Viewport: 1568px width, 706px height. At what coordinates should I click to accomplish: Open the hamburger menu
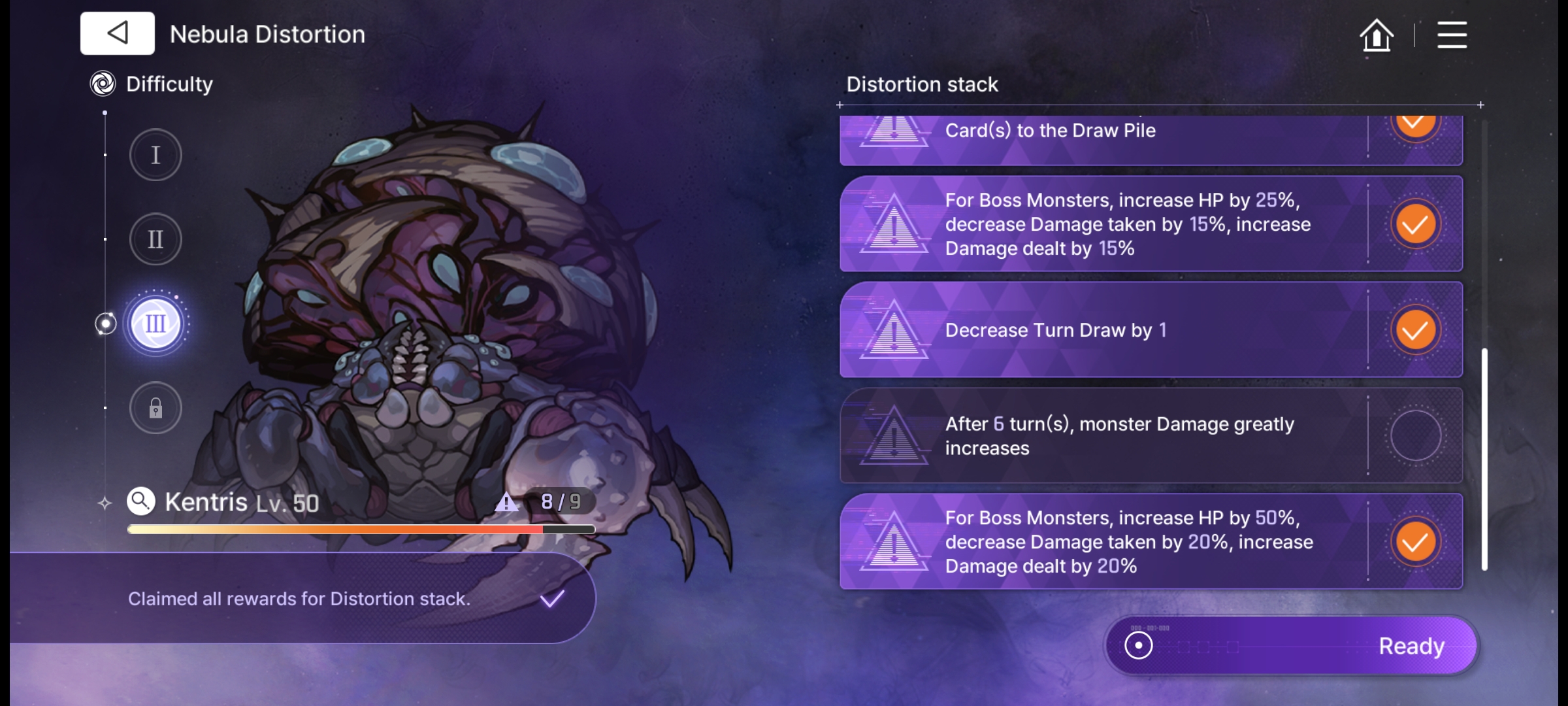pos(1452,35)
